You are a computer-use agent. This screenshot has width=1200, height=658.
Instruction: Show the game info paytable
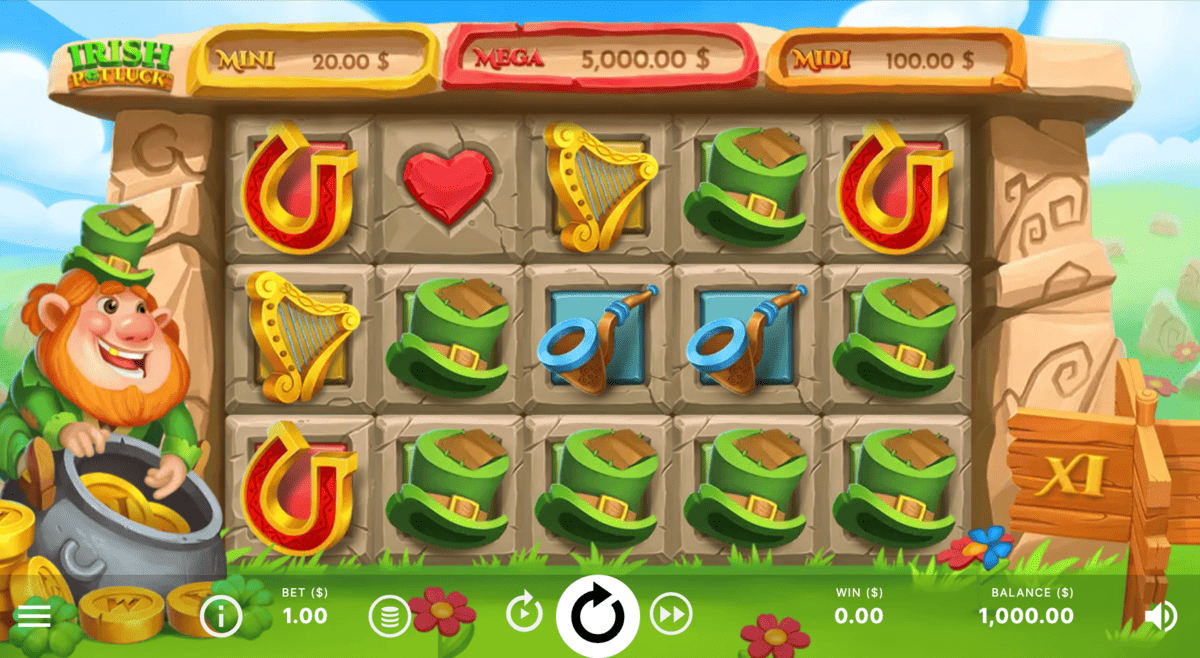click(221, 616)
